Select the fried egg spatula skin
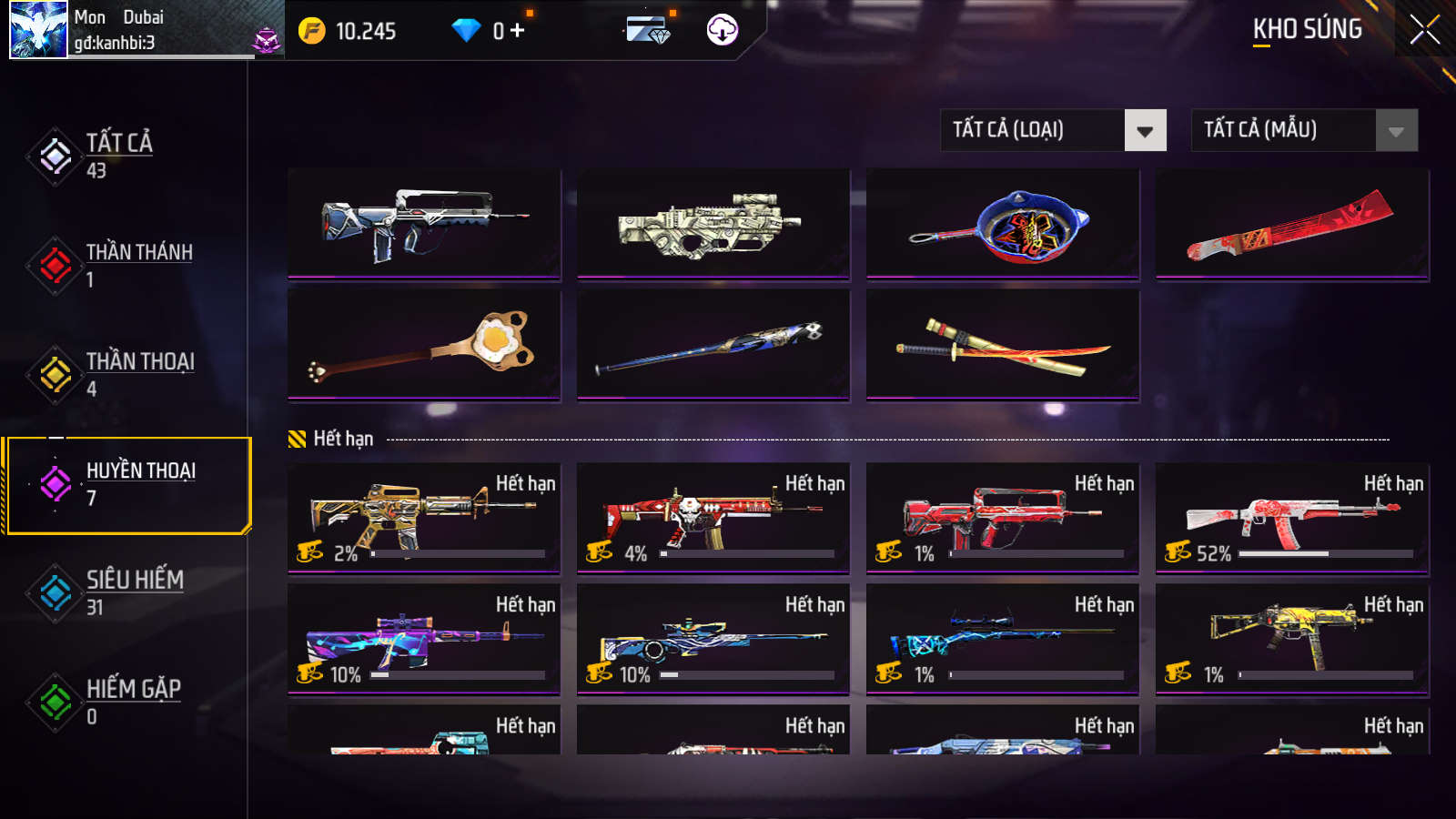1456x819 pixels. (x=424, y=346)
